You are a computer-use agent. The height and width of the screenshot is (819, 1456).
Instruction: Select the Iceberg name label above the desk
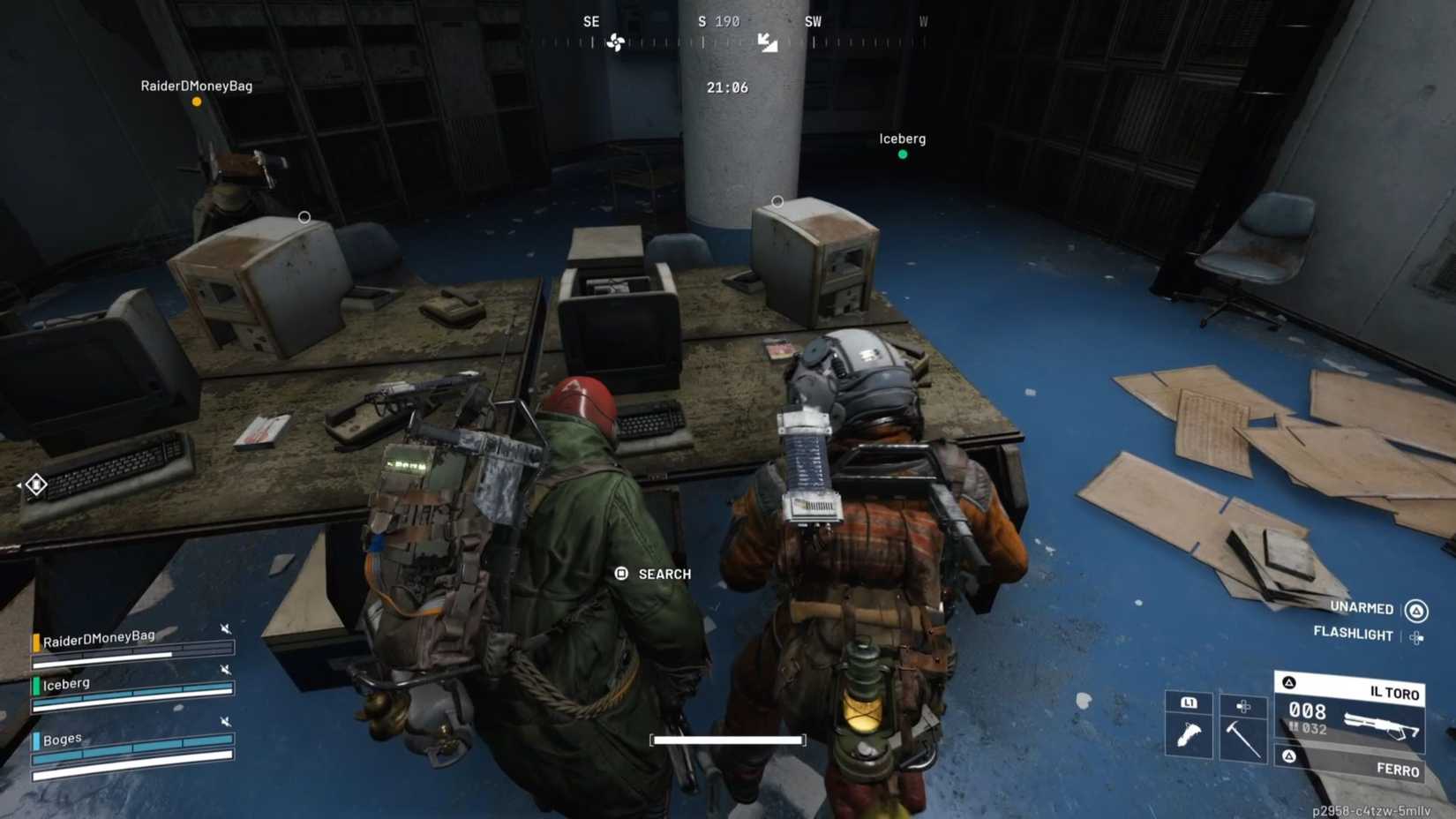[x=901, y=139]
